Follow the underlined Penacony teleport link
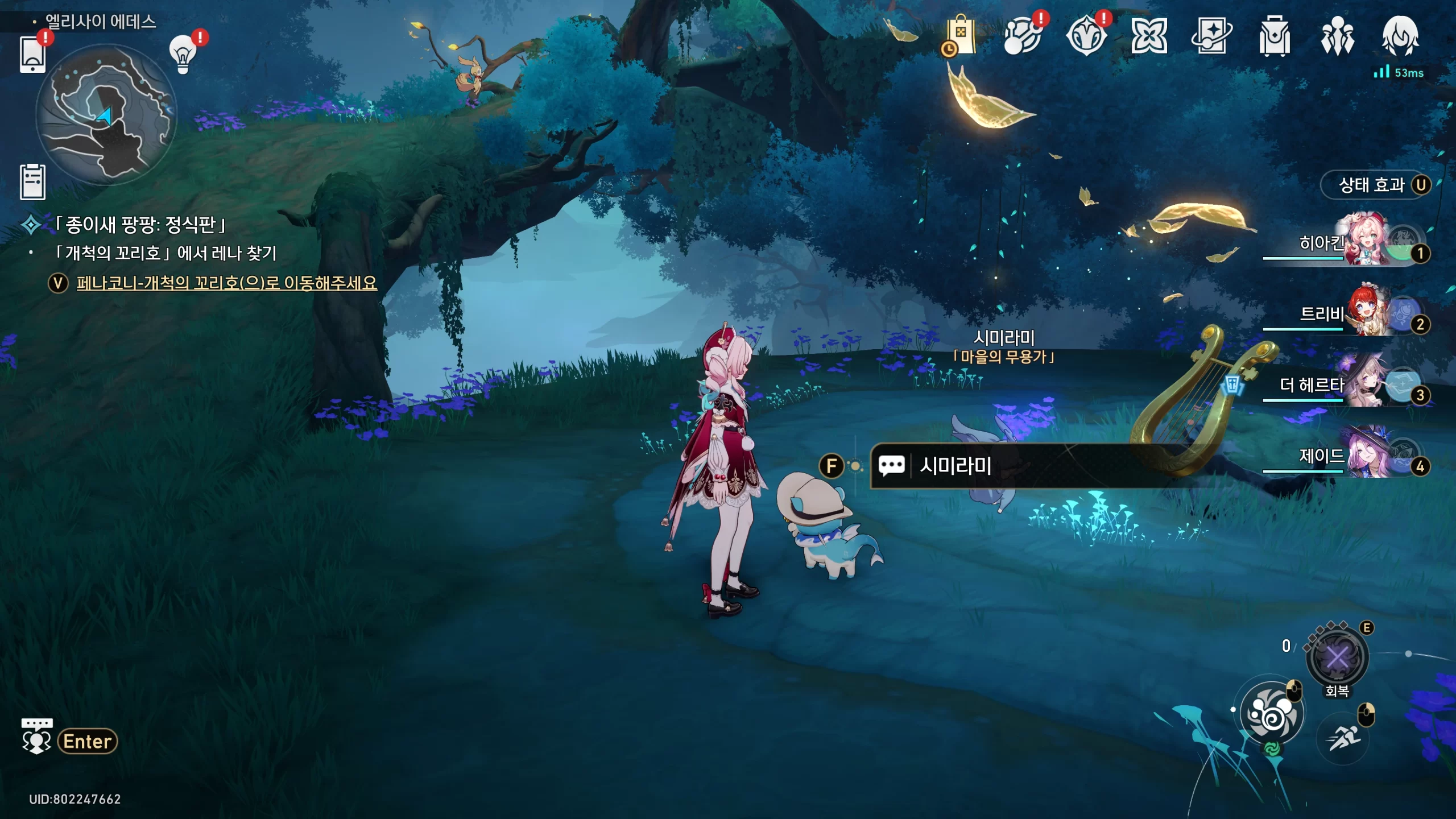Viewport: 1456px width, 819px height. point(226,283)
